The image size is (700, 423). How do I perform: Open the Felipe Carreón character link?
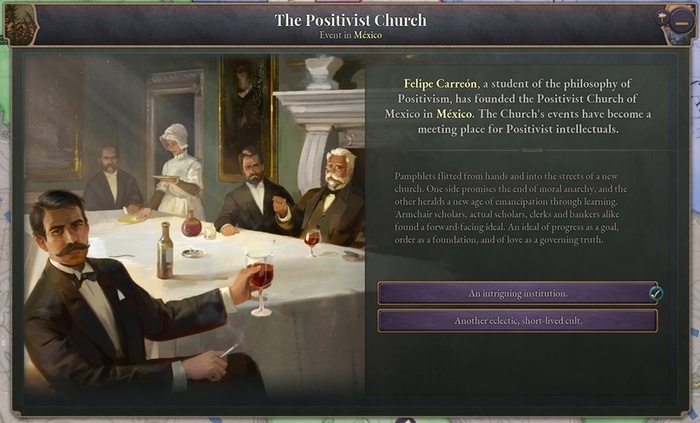point(439,83)
